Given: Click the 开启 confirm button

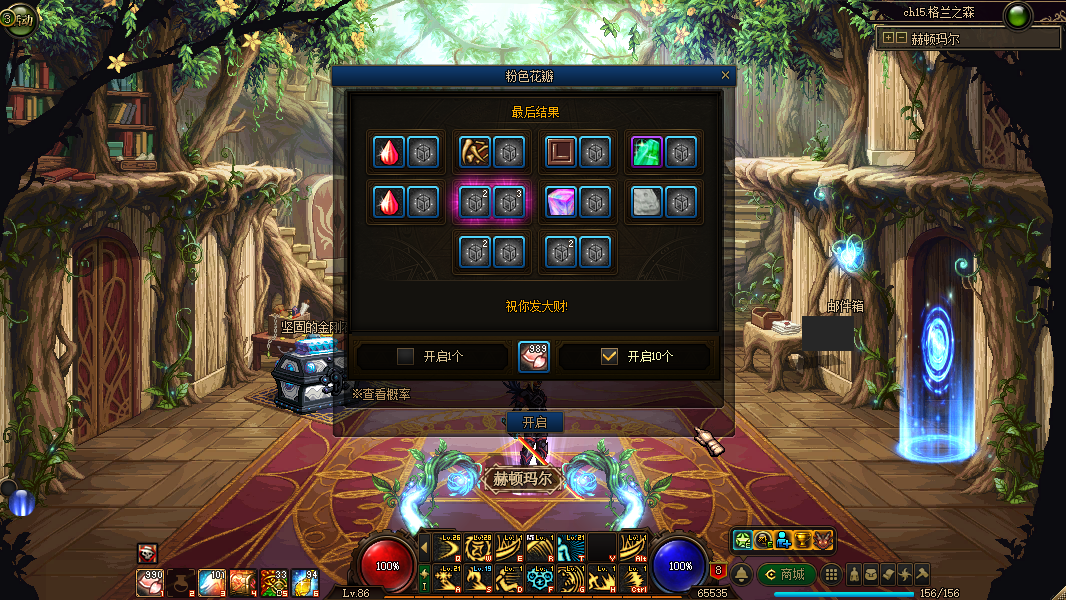Looking at the screenshot, I should [x=535, y=422].
